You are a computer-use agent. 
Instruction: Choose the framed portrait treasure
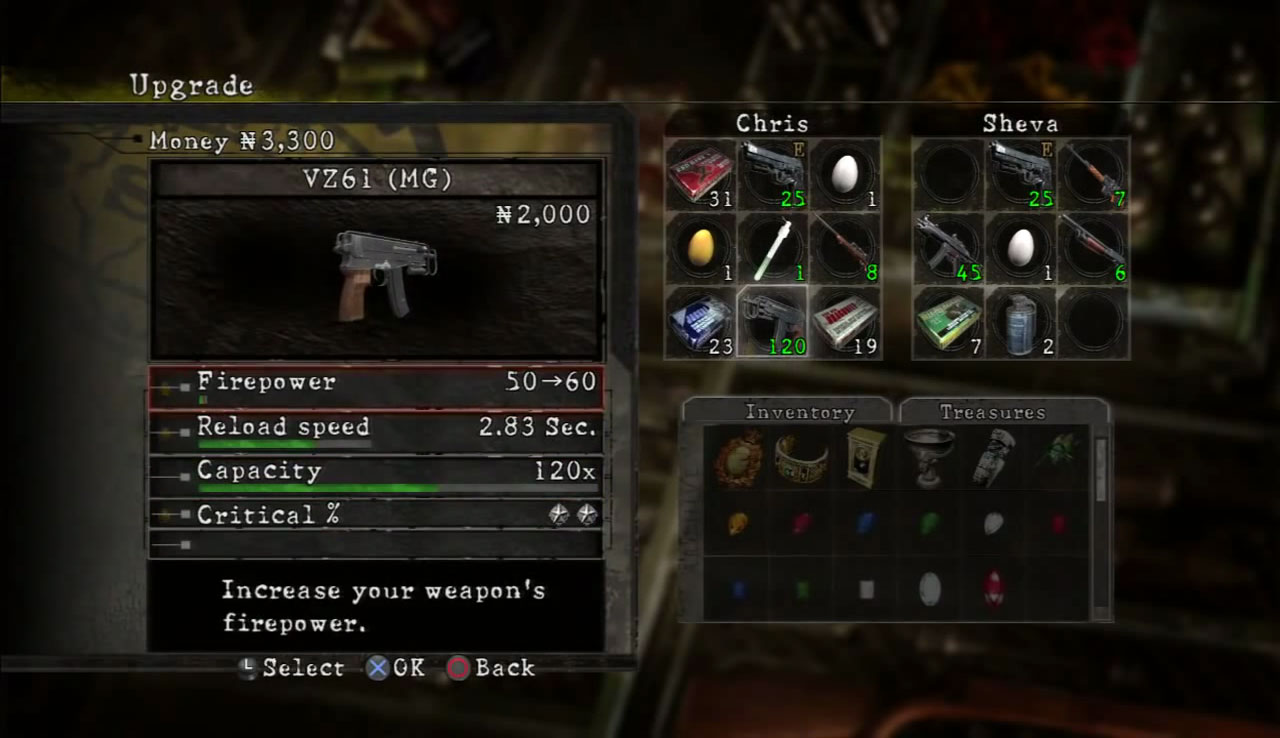click(864, 458)
